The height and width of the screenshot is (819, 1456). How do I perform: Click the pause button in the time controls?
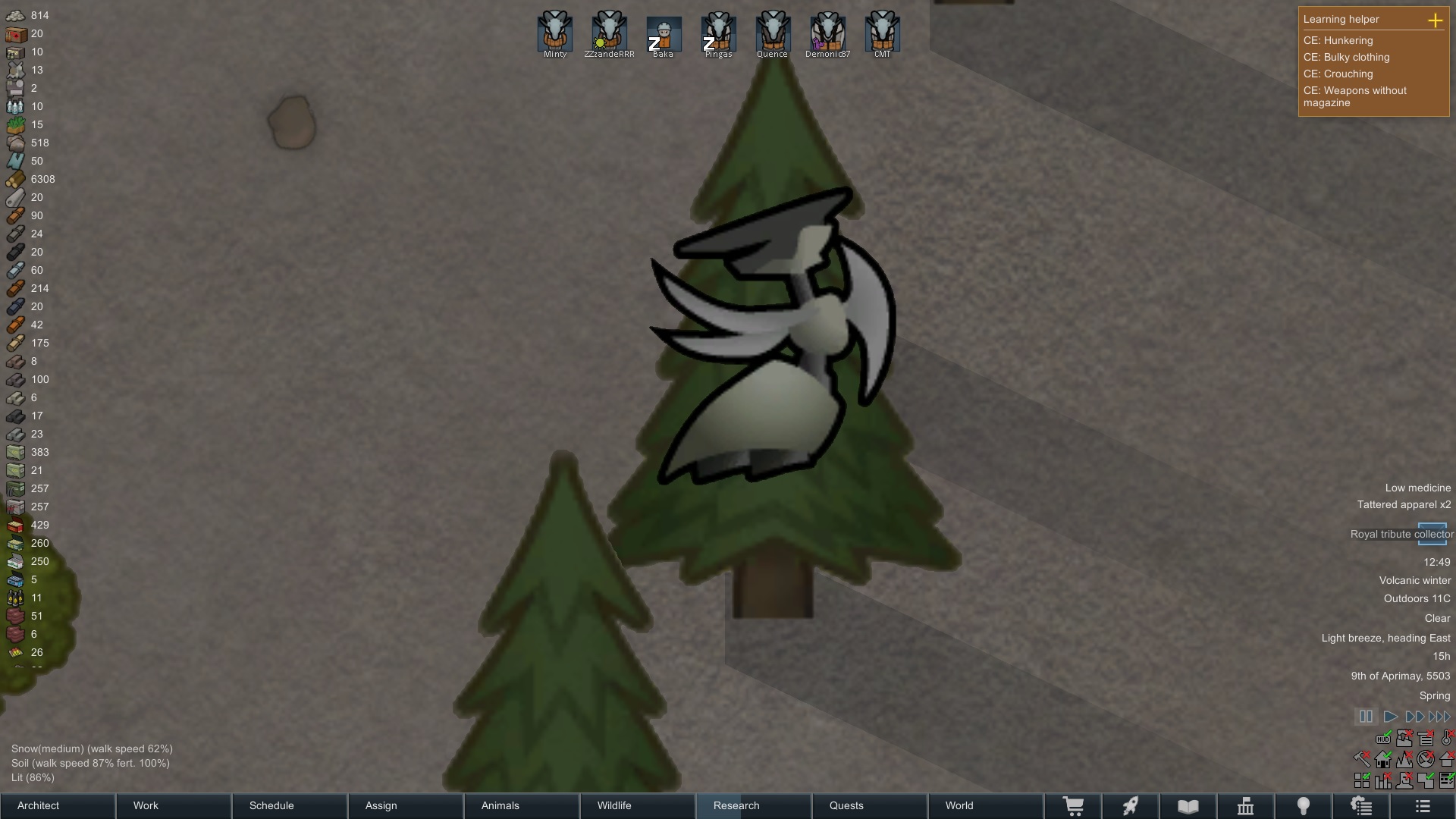[x=1366, y=716]
